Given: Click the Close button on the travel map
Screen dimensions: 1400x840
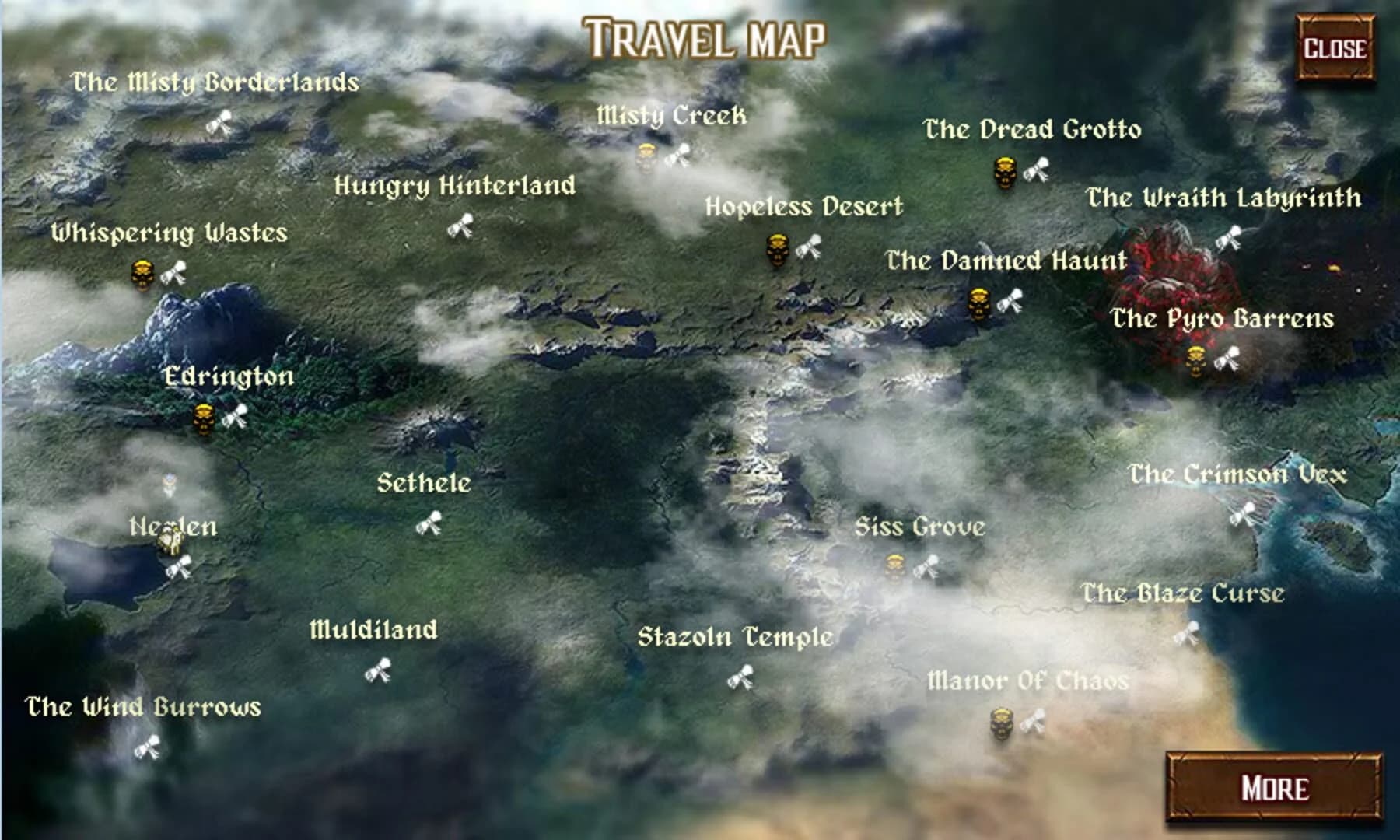Looking at the screenshot, I should pyautogui.click(x=1335, y=47).
